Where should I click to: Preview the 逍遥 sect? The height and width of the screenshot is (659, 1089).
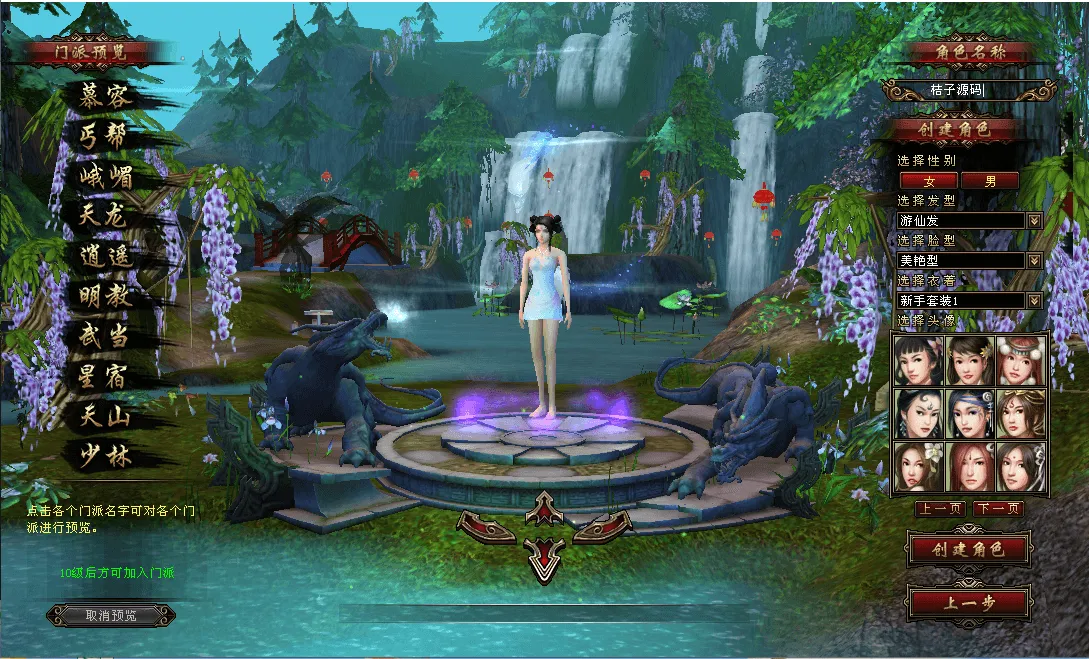click(106, 255)
